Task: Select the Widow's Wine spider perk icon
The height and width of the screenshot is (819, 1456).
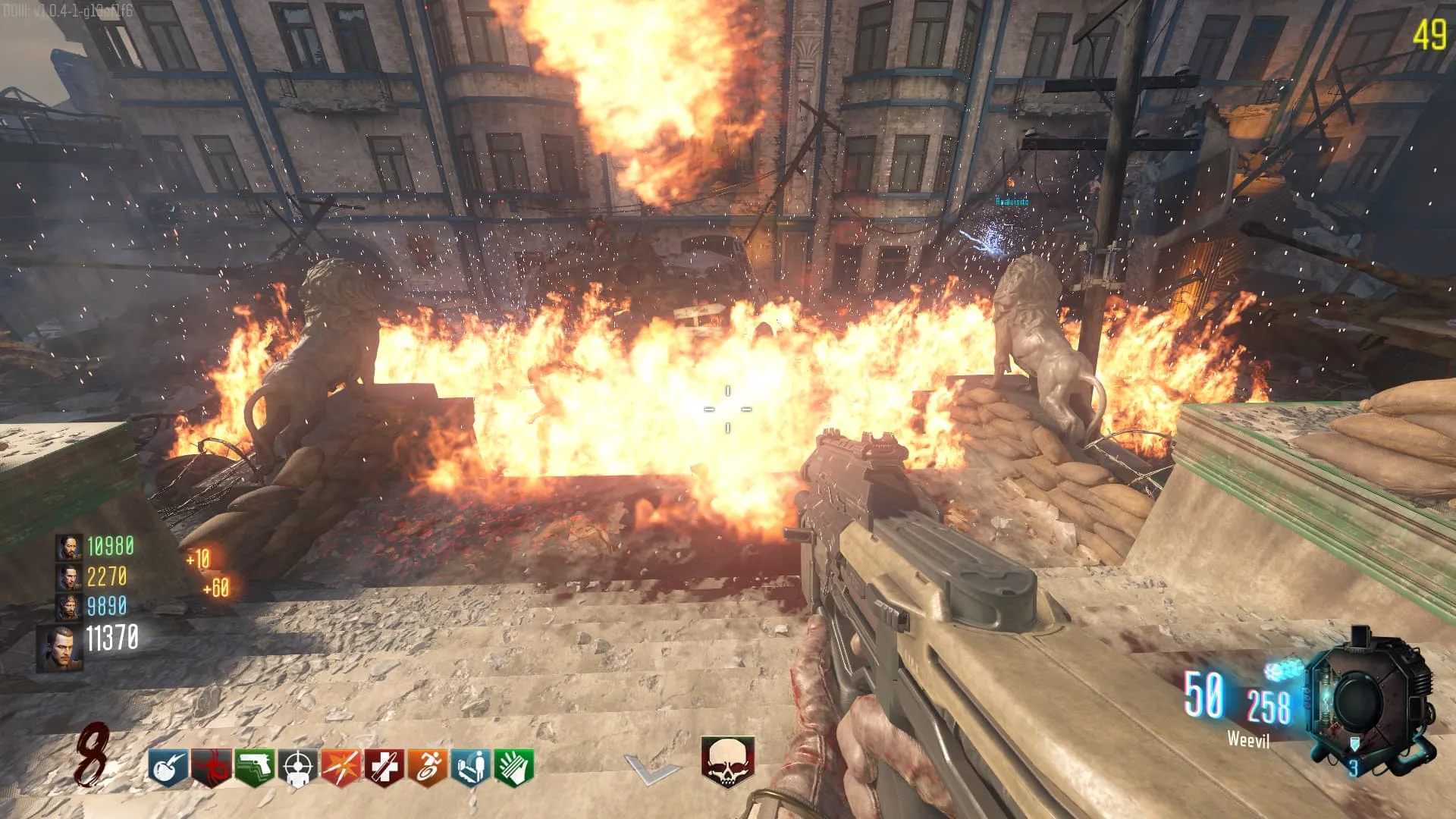Action: (x=211, y=767)
